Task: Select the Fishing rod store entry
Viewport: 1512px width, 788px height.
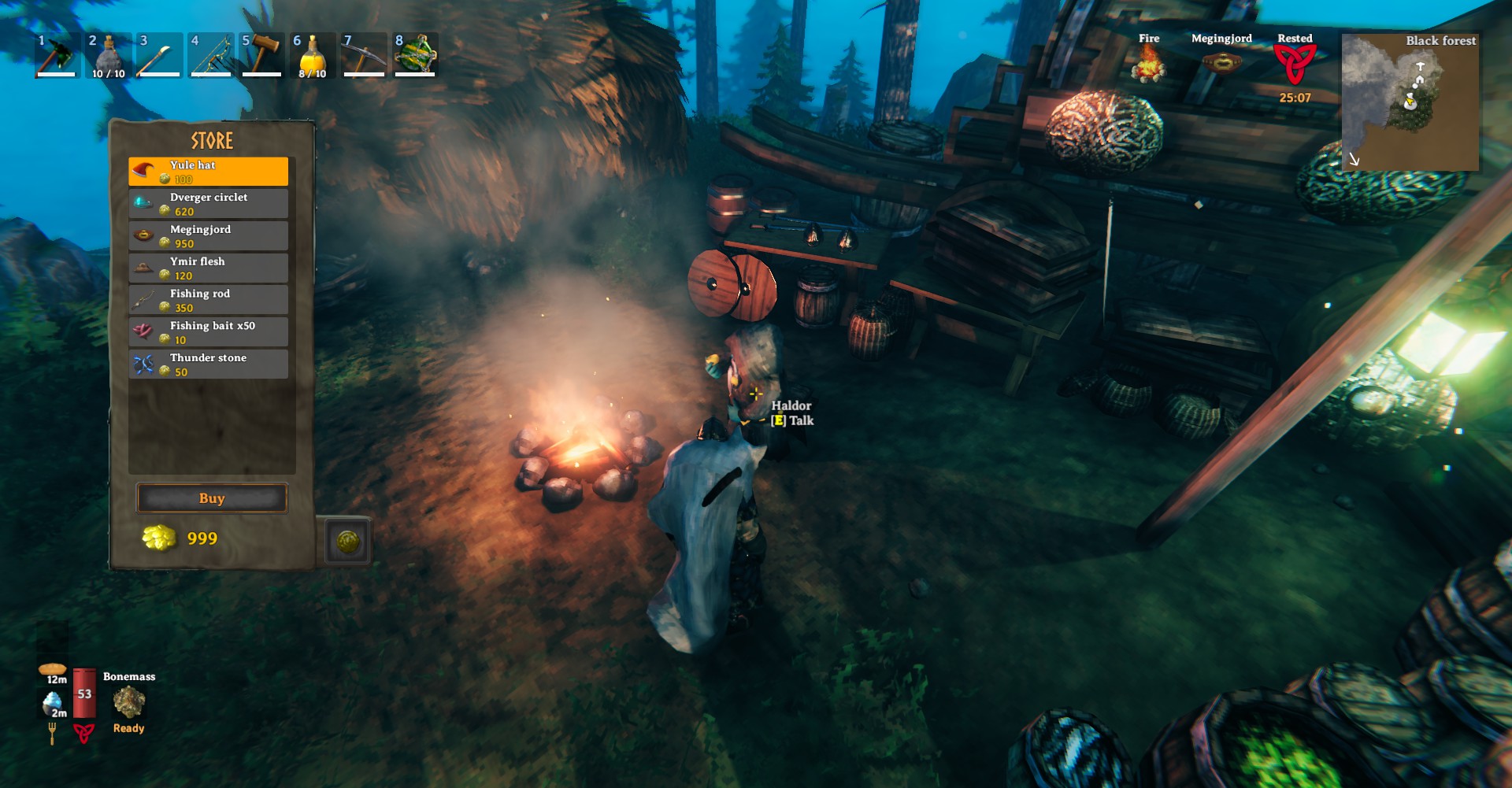Action: 208,300
